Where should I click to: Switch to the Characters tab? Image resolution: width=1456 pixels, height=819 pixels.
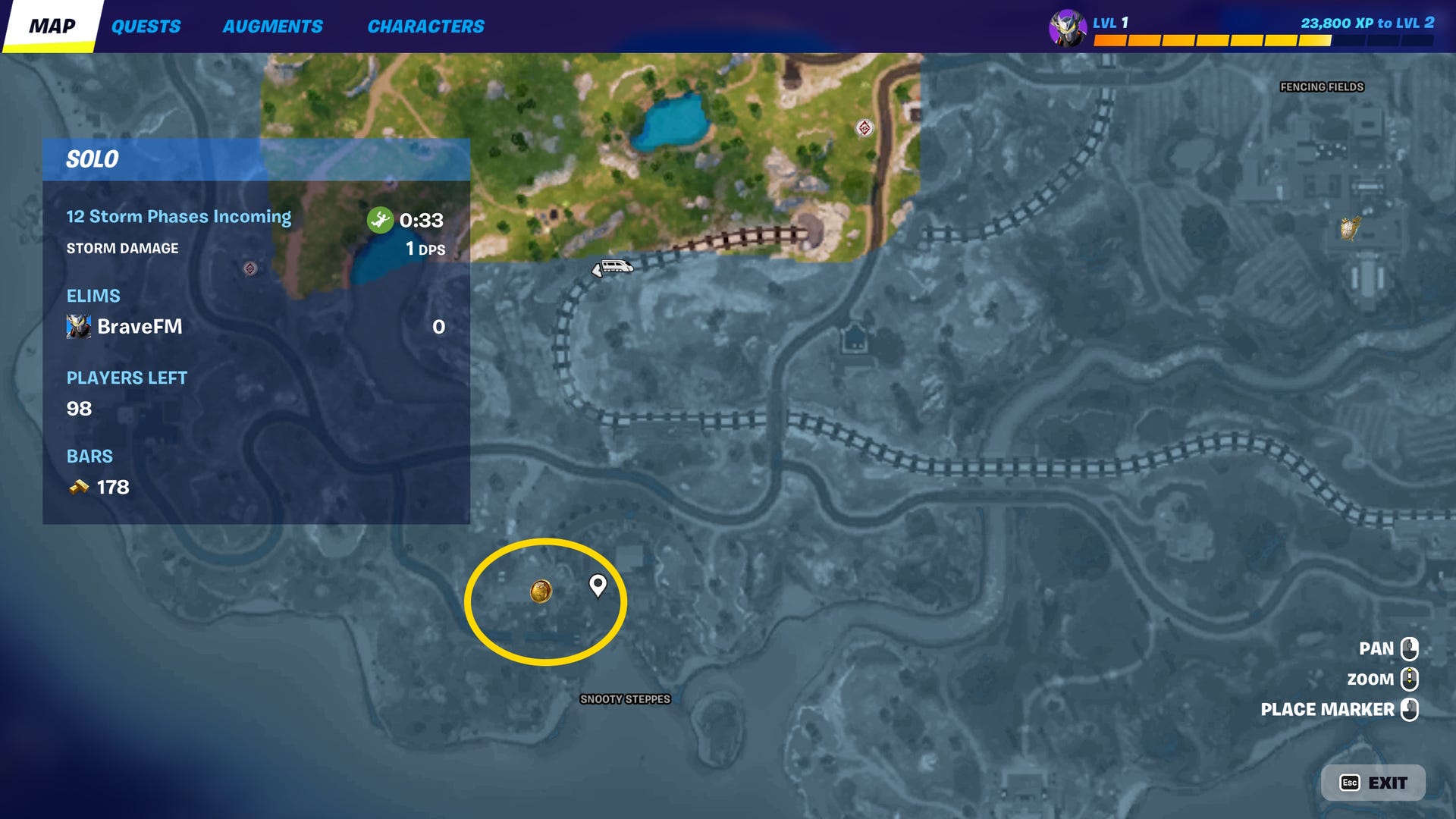(426, 26)
